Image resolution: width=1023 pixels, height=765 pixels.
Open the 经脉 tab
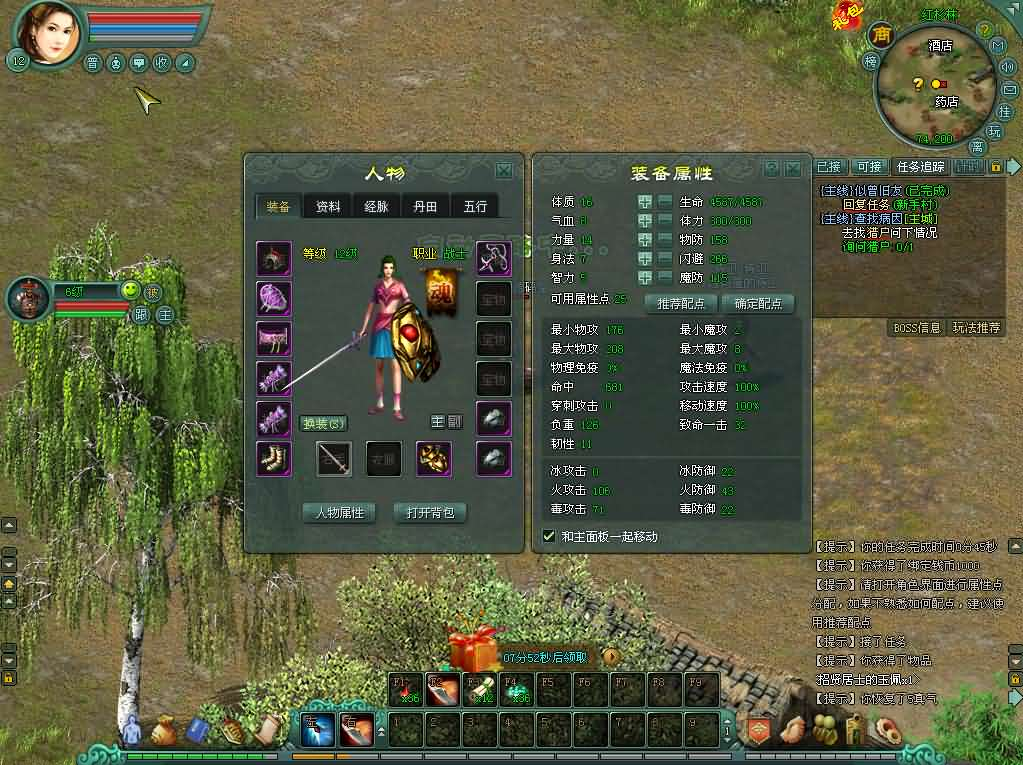[376, 207]
